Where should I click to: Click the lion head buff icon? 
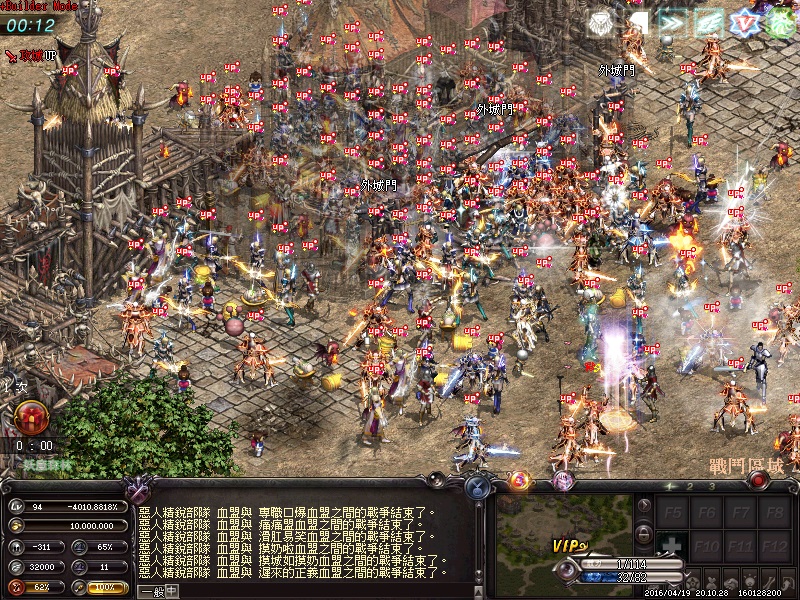[600, 24]
